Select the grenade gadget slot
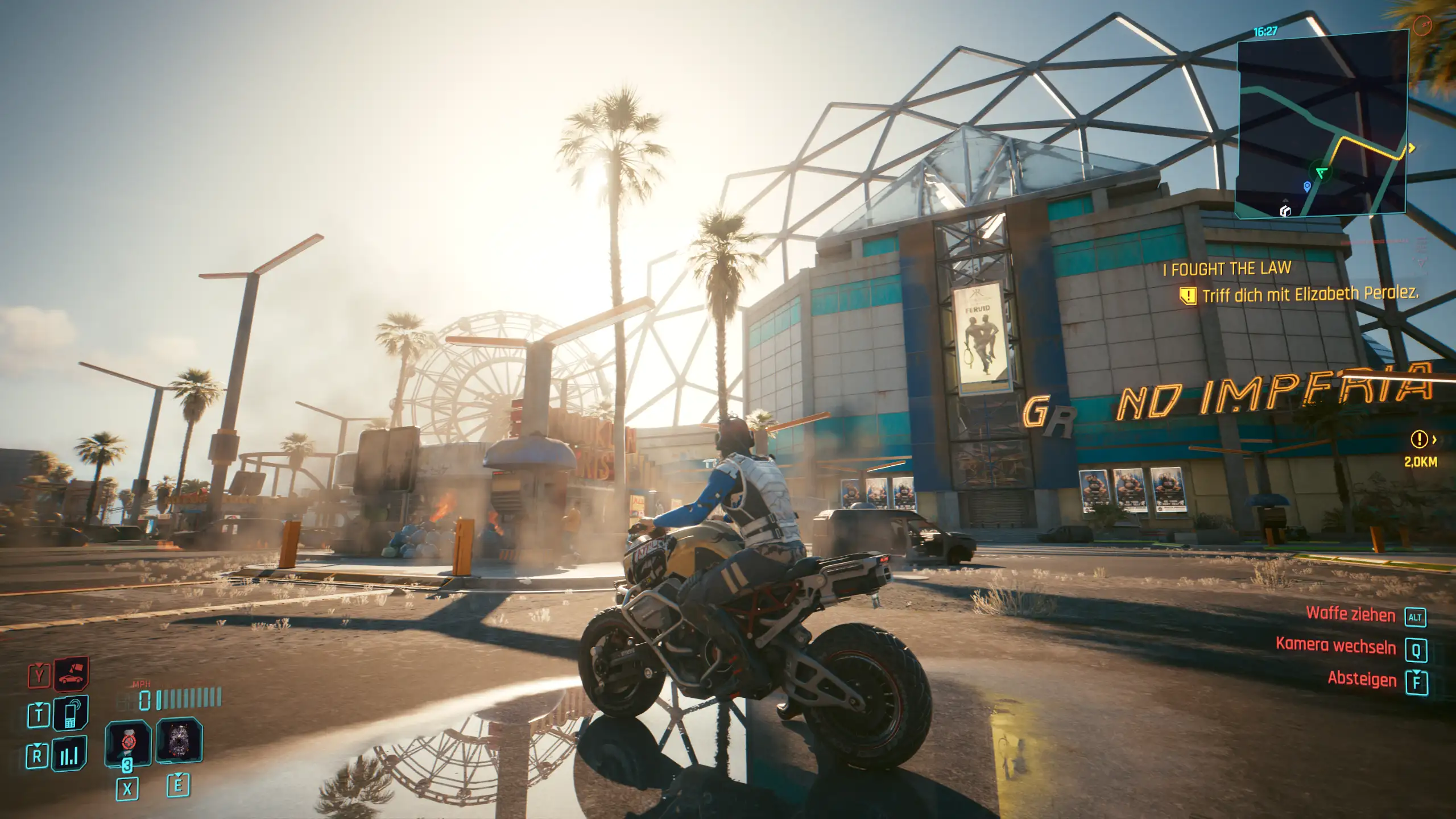Image resolution: width=1456 pixels, height=819 pixels. pos(179,740)
